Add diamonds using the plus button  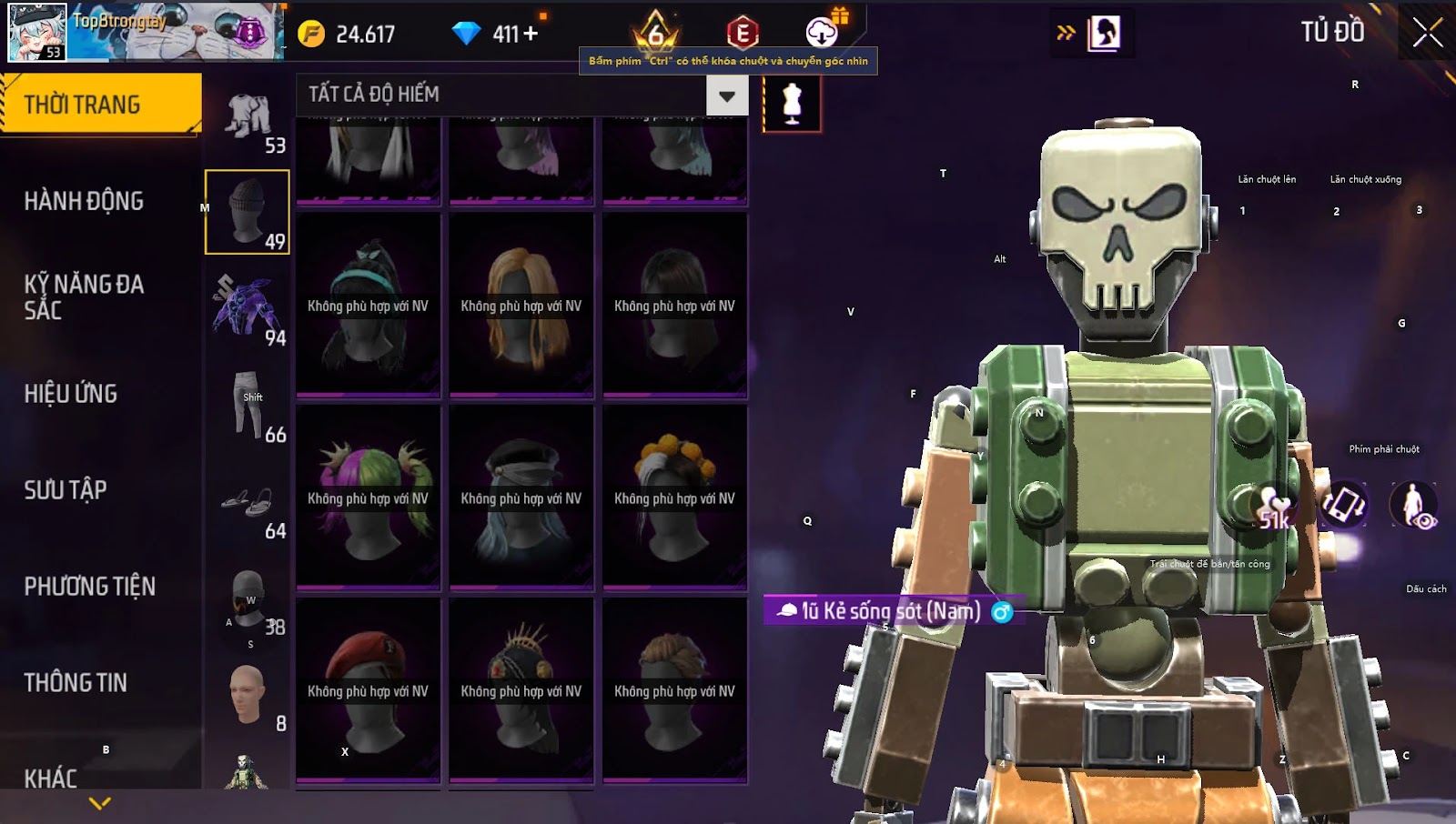(x=531, y=34)
